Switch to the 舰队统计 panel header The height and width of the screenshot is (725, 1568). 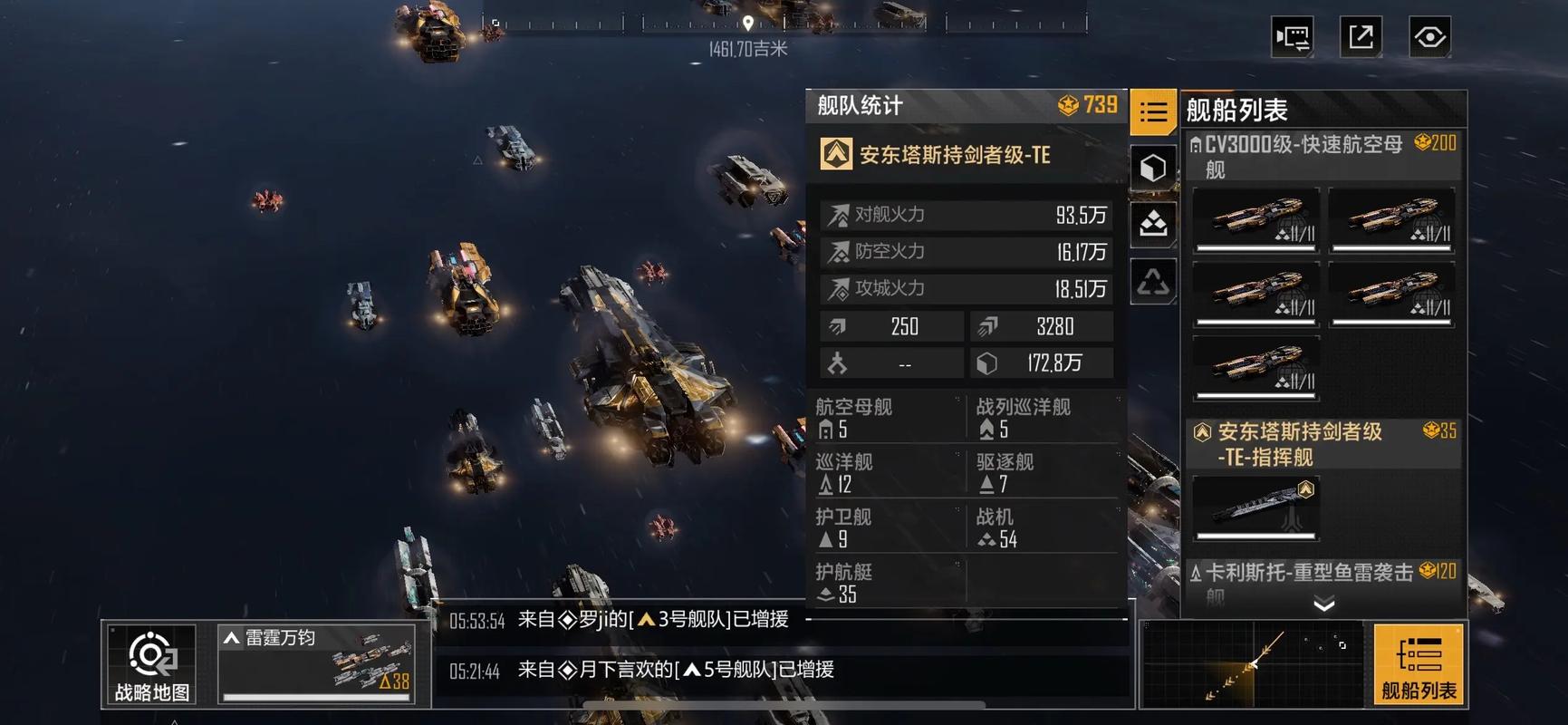coord(860,106)
